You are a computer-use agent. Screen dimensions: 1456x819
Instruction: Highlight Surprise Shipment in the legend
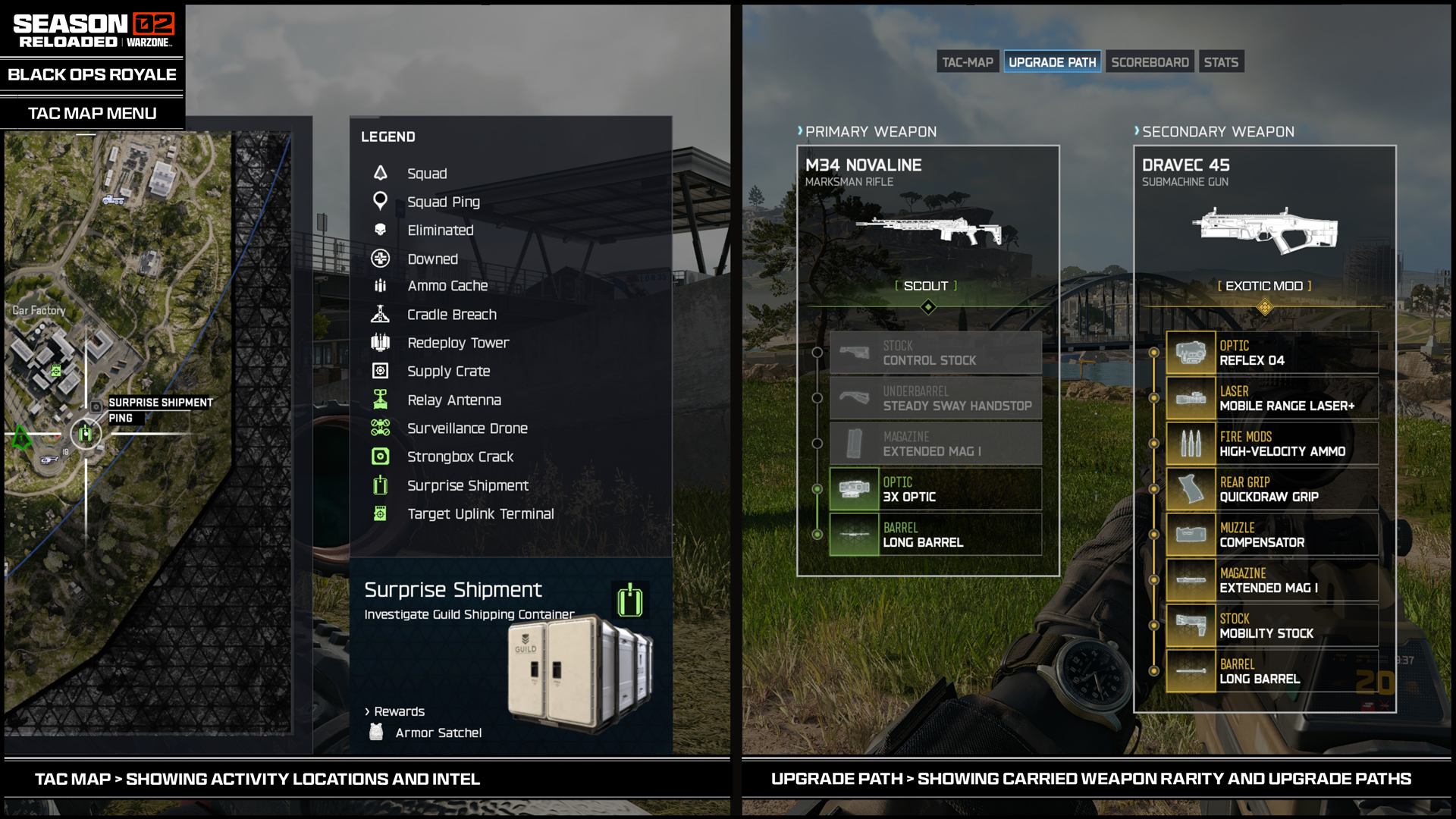[x=467, y=485]
